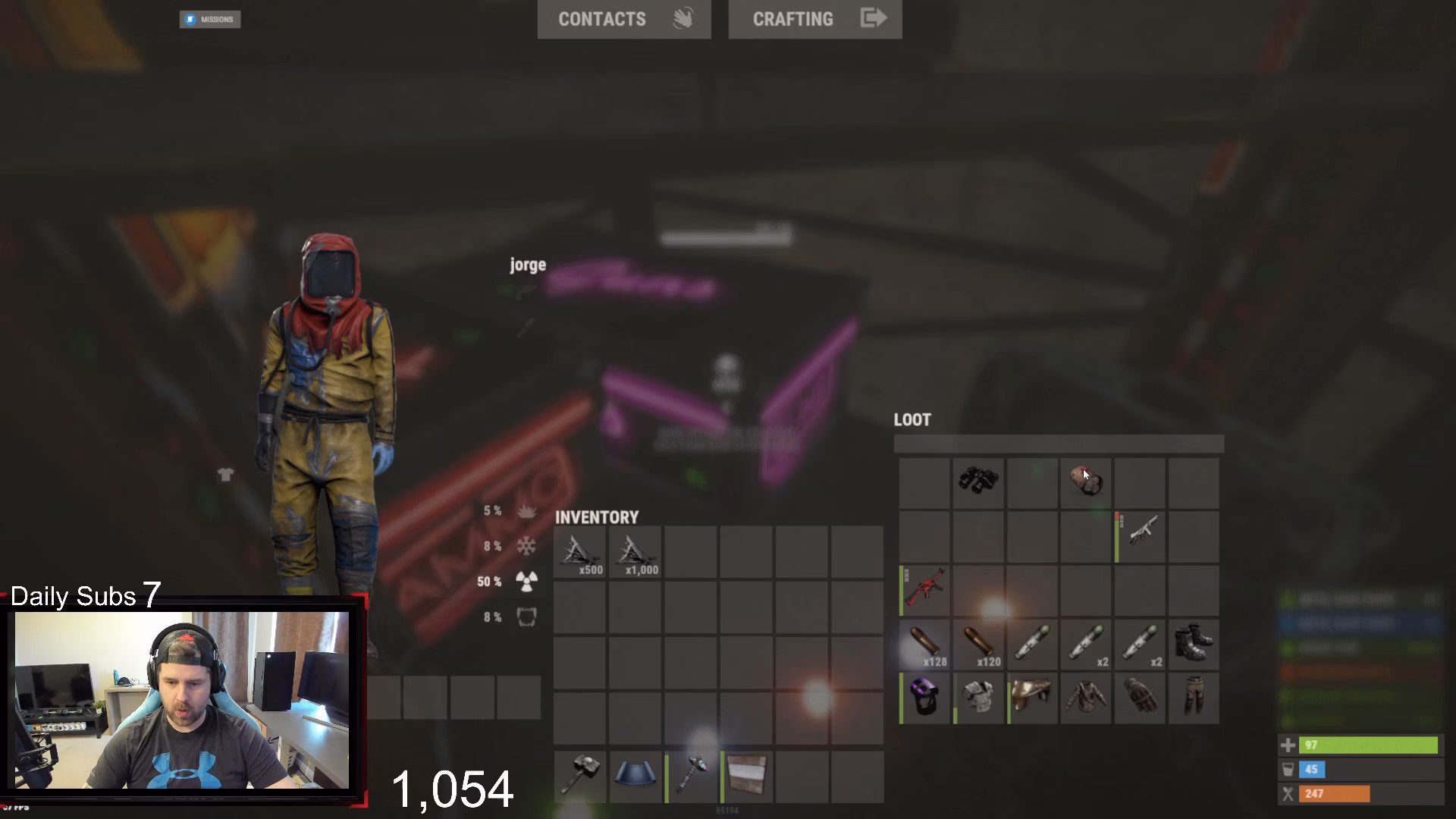
Task: Grab the boots from the loot container
Action: pos(1194,644)
